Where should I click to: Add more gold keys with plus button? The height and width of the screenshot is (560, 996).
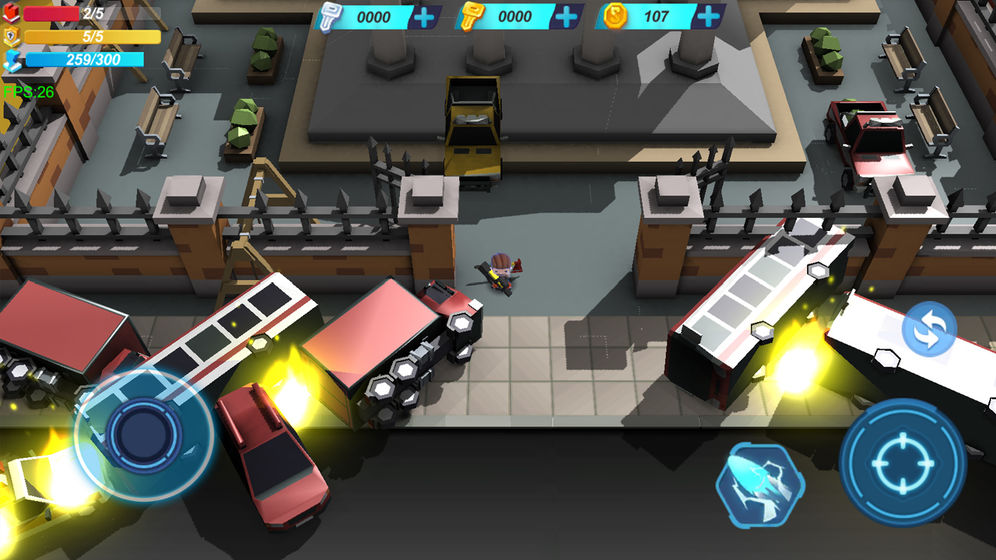pyautogui.click(x=566, y=17)
